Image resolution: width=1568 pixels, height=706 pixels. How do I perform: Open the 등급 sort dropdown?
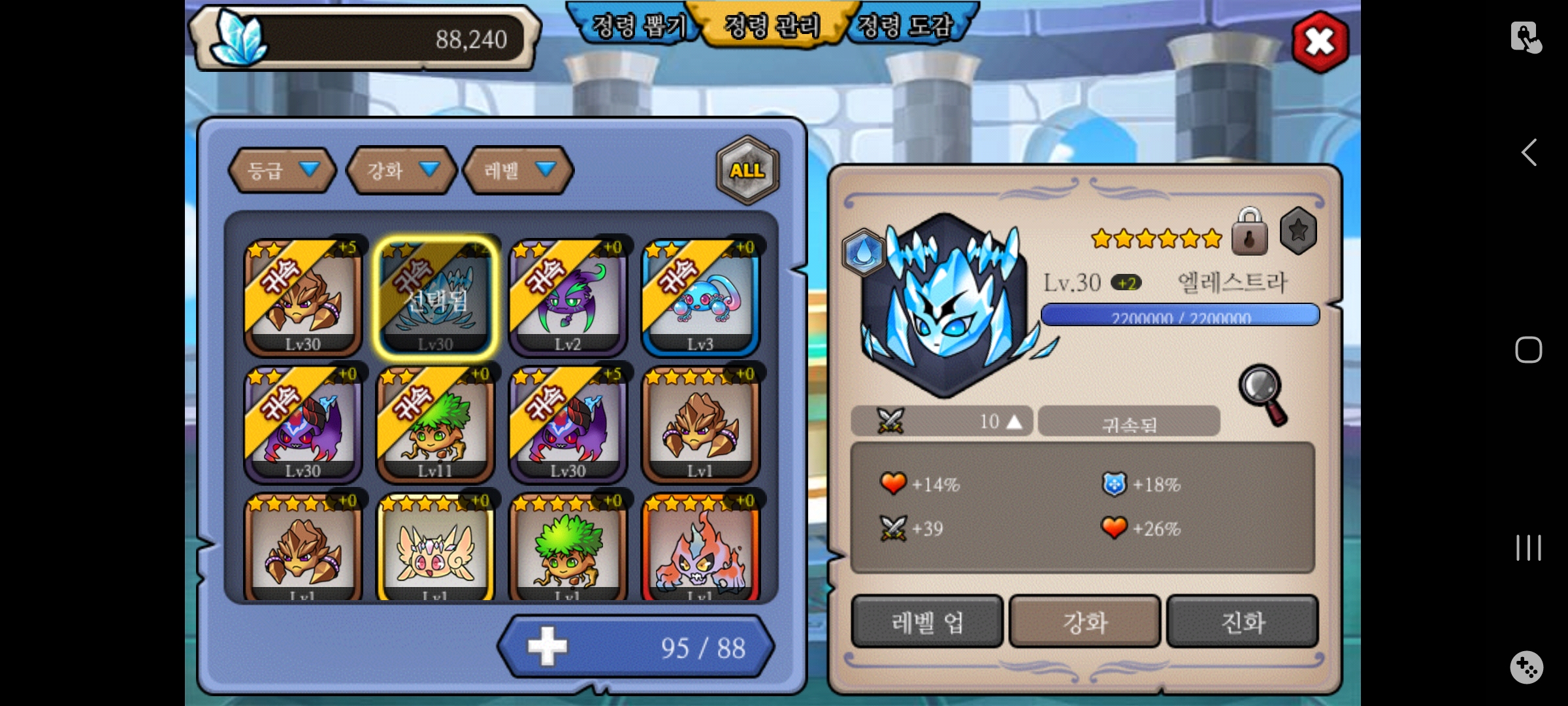click(x=282, y=171)
